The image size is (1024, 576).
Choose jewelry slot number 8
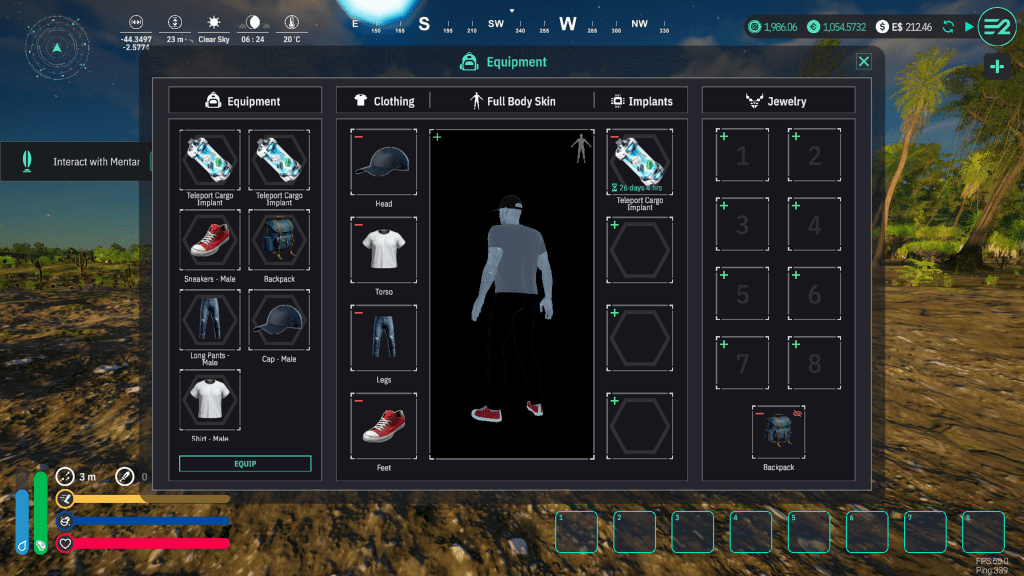(x=814, y=363)
